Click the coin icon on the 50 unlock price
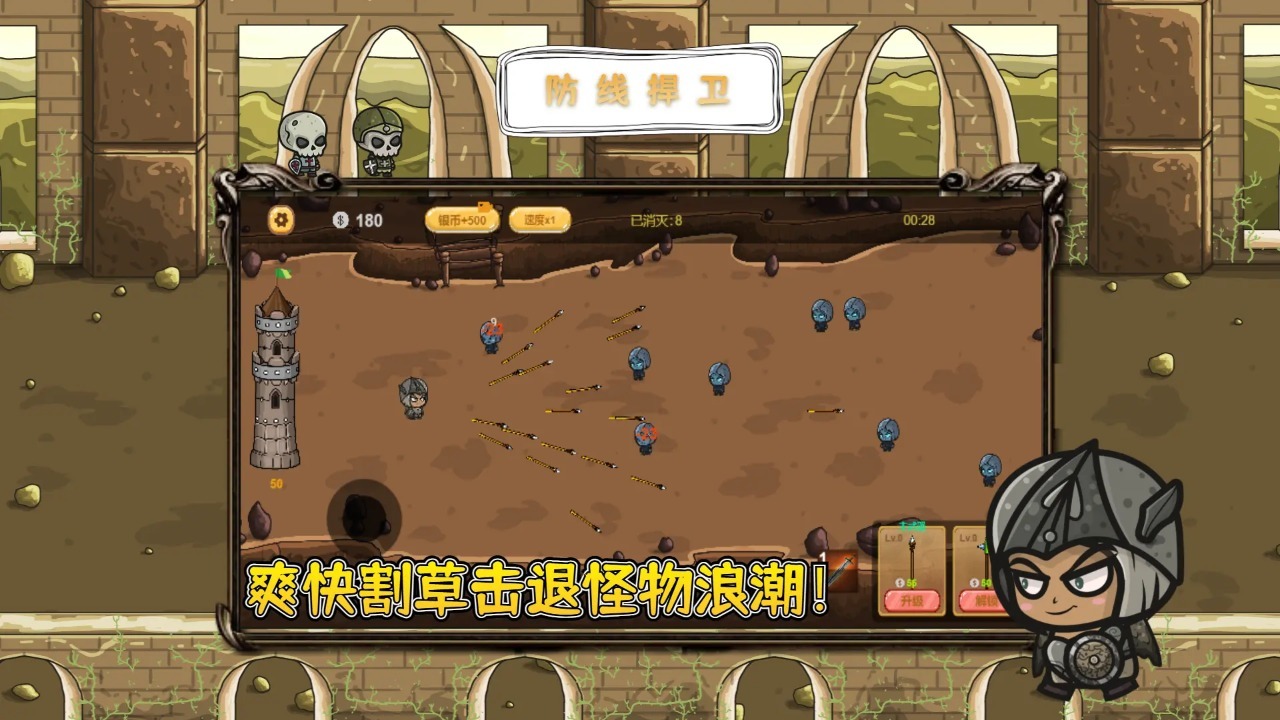 [974, 582]
